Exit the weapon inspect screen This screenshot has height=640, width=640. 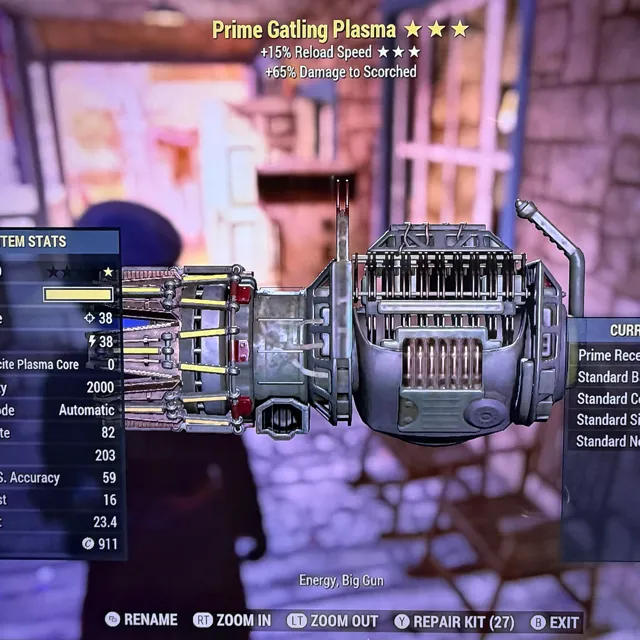554,621
